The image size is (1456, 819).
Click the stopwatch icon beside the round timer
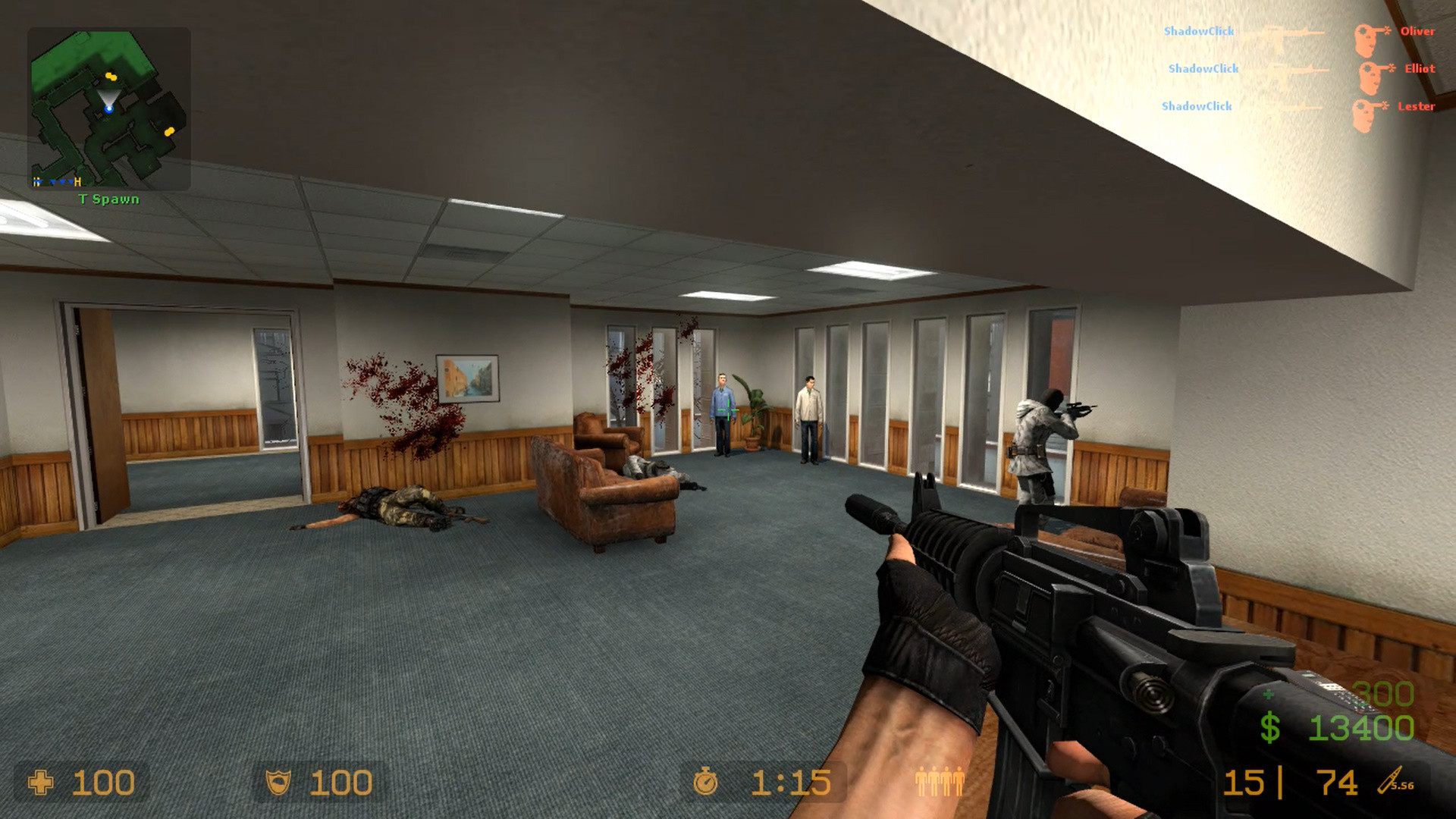click(x=707, y=780)
